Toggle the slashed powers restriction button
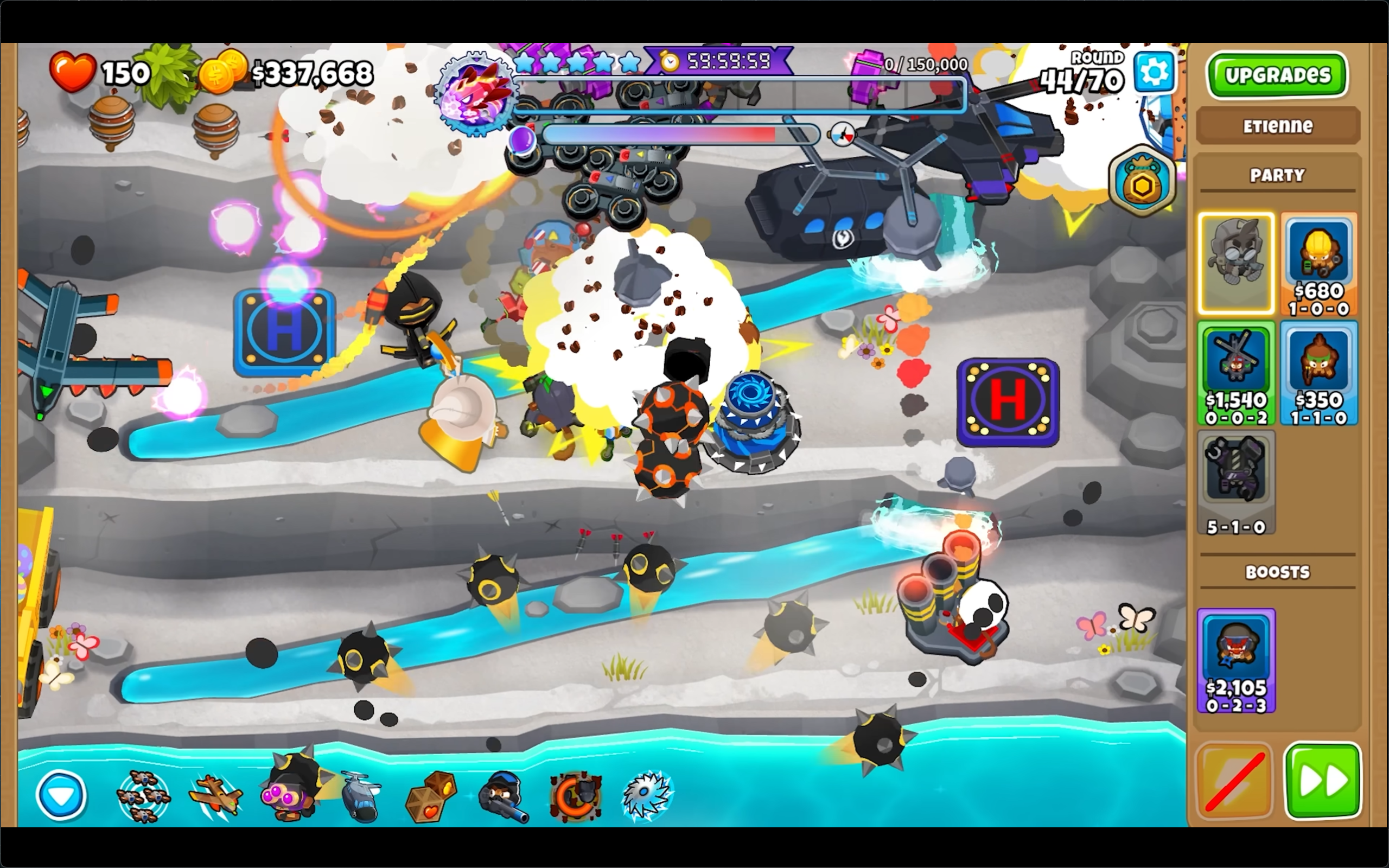 [x=1235, y=781]
